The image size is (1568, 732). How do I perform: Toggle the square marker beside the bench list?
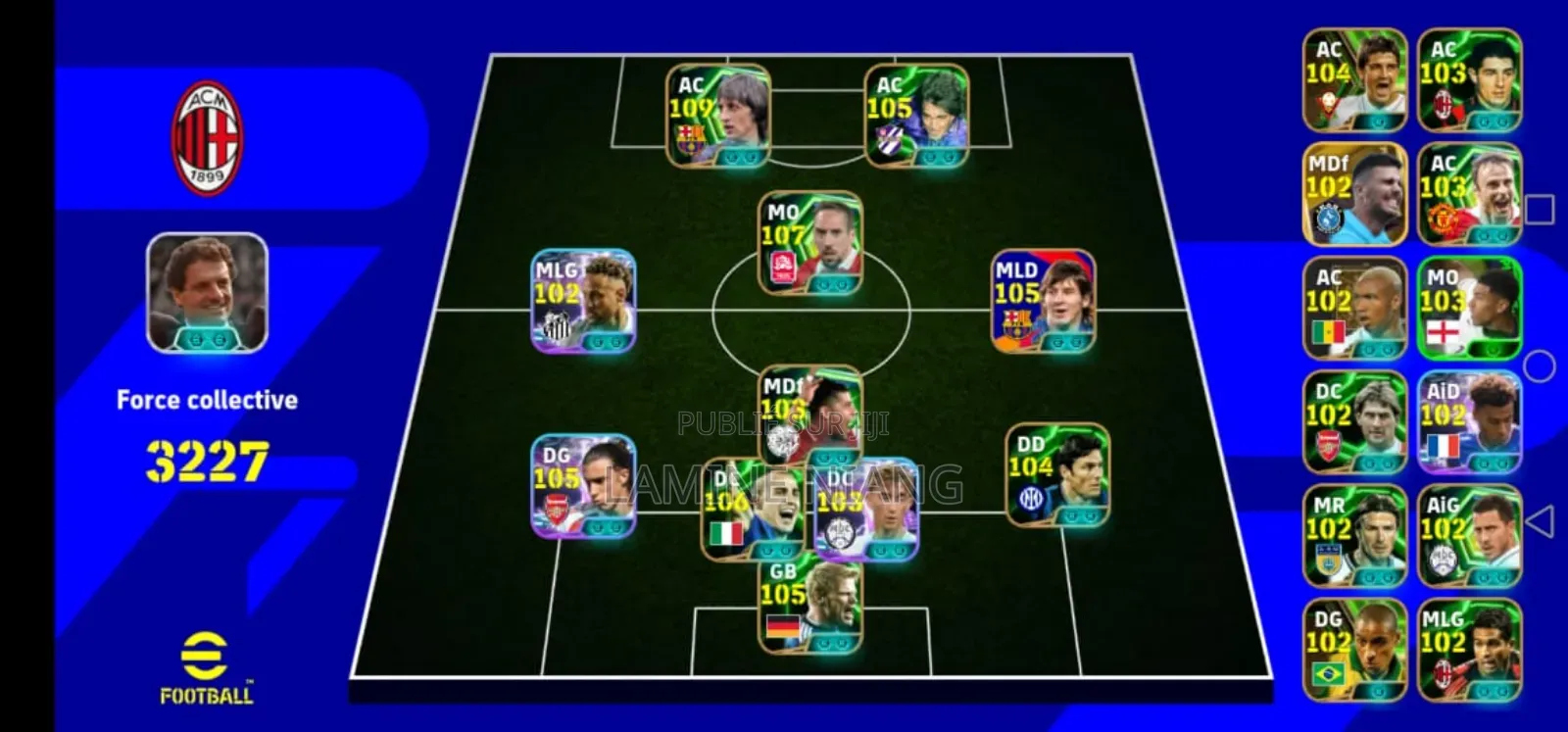tap(1539, 208)
